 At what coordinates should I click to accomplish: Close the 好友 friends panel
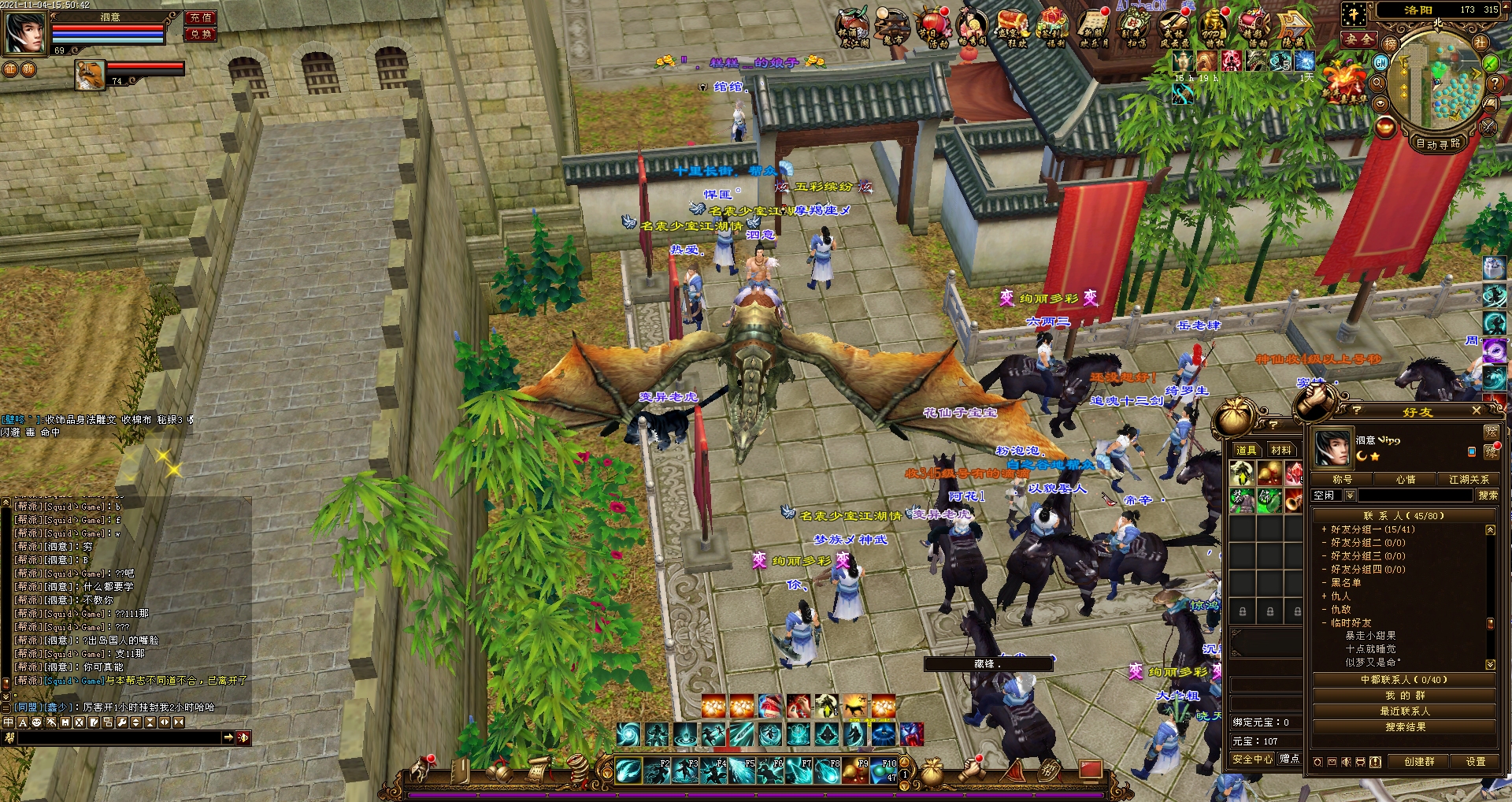(1477, 410)
